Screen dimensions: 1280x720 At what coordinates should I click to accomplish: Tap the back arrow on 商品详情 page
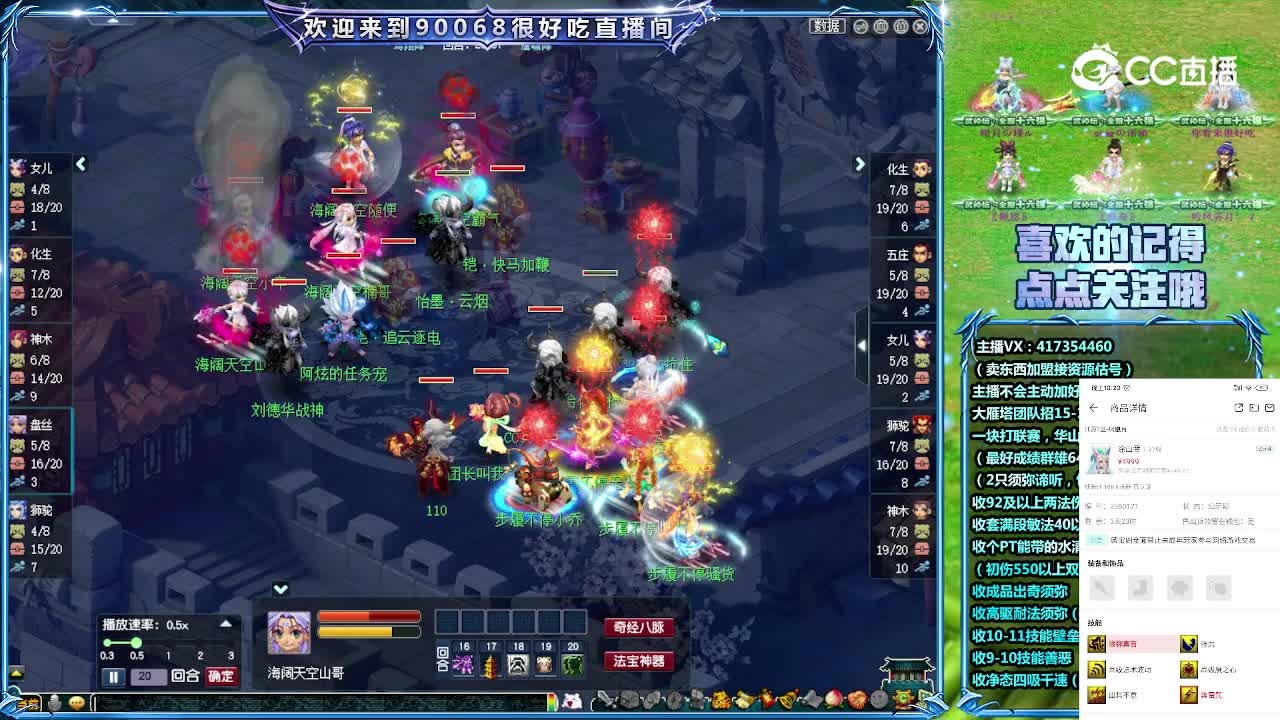pos(1092,408)
